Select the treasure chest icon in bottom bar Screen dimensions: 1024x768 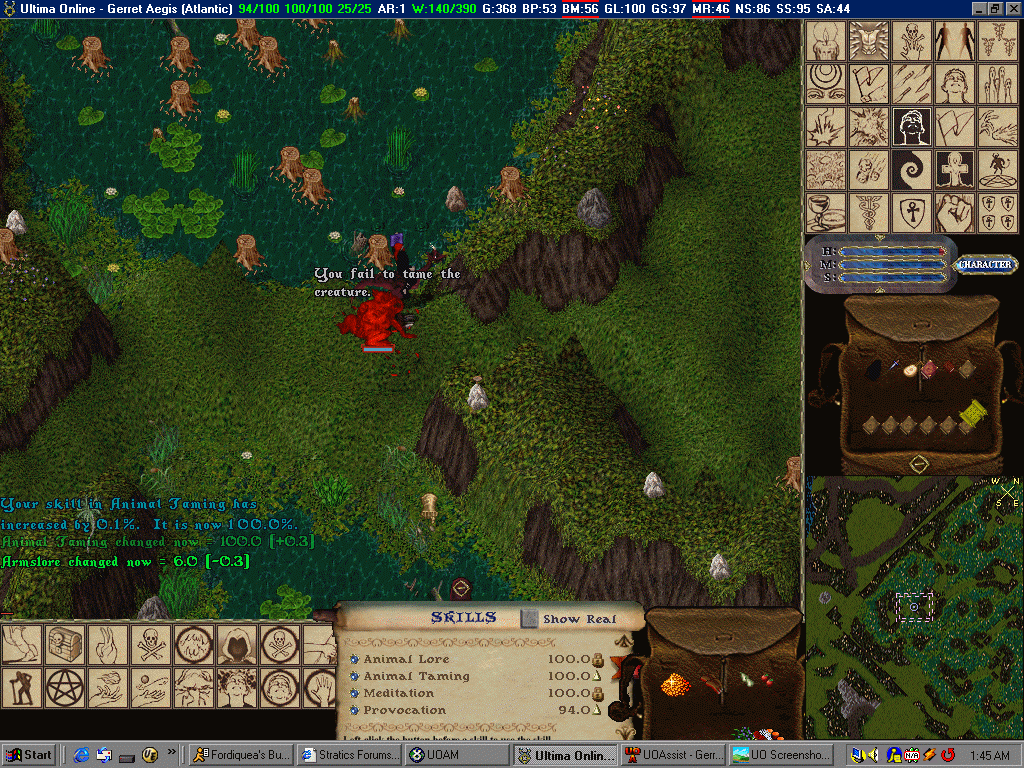click(65, 645)
